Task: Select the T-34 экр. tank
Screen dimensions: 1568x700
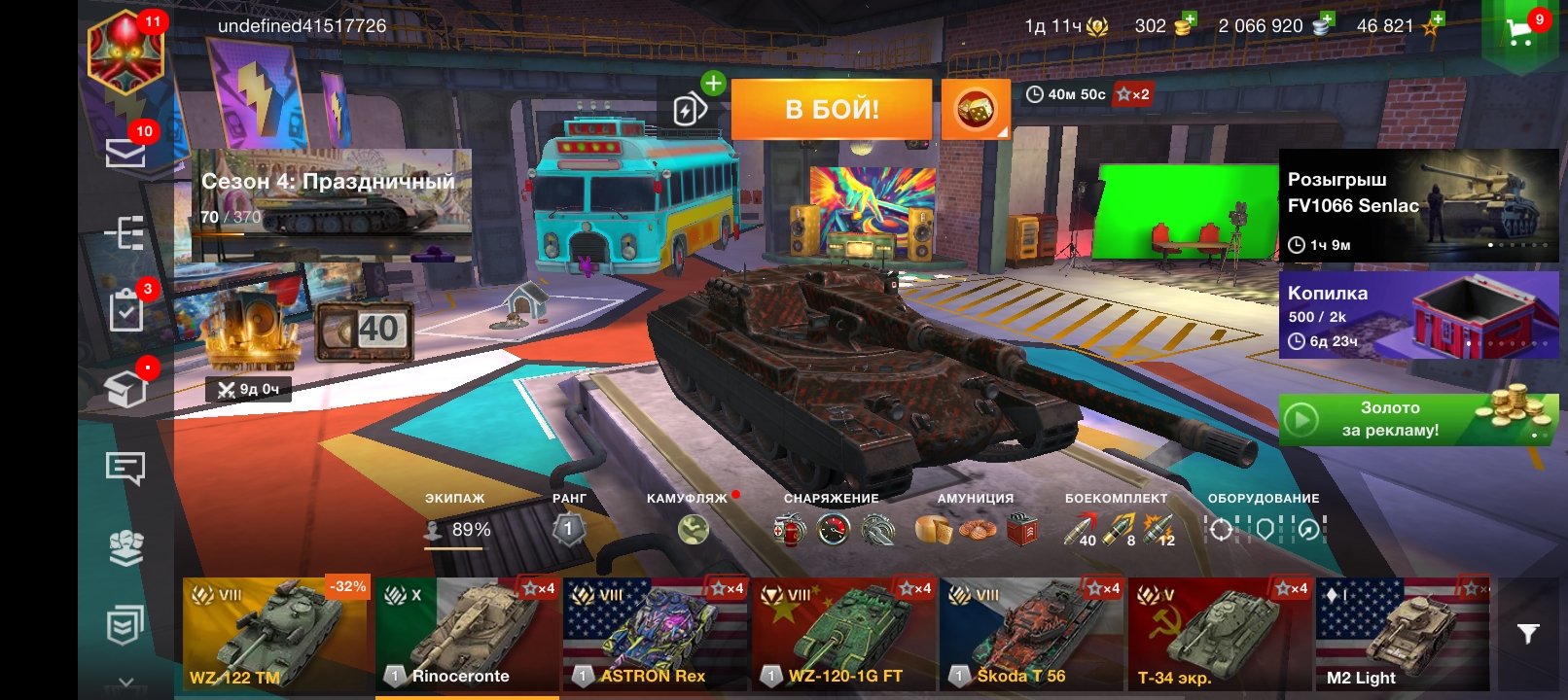Action: tap(1220, 634)
